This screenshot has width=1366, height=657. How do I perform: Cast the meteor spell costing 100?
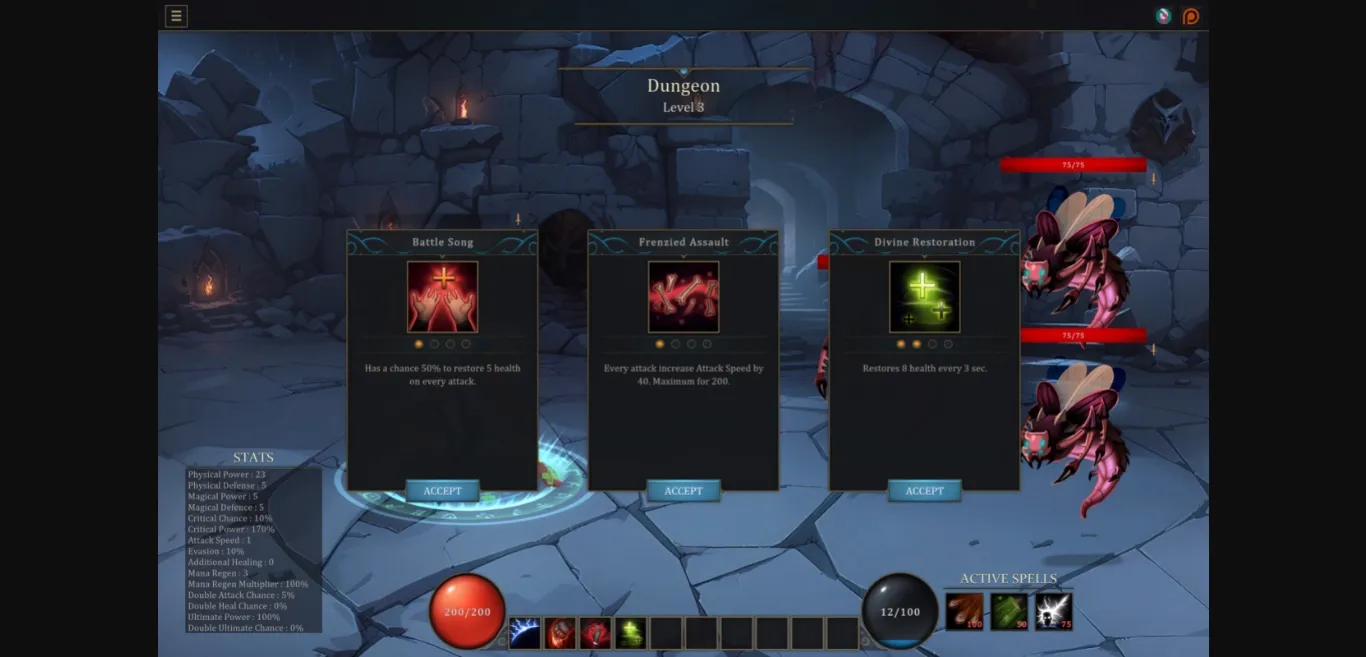(x=964, y=611)
